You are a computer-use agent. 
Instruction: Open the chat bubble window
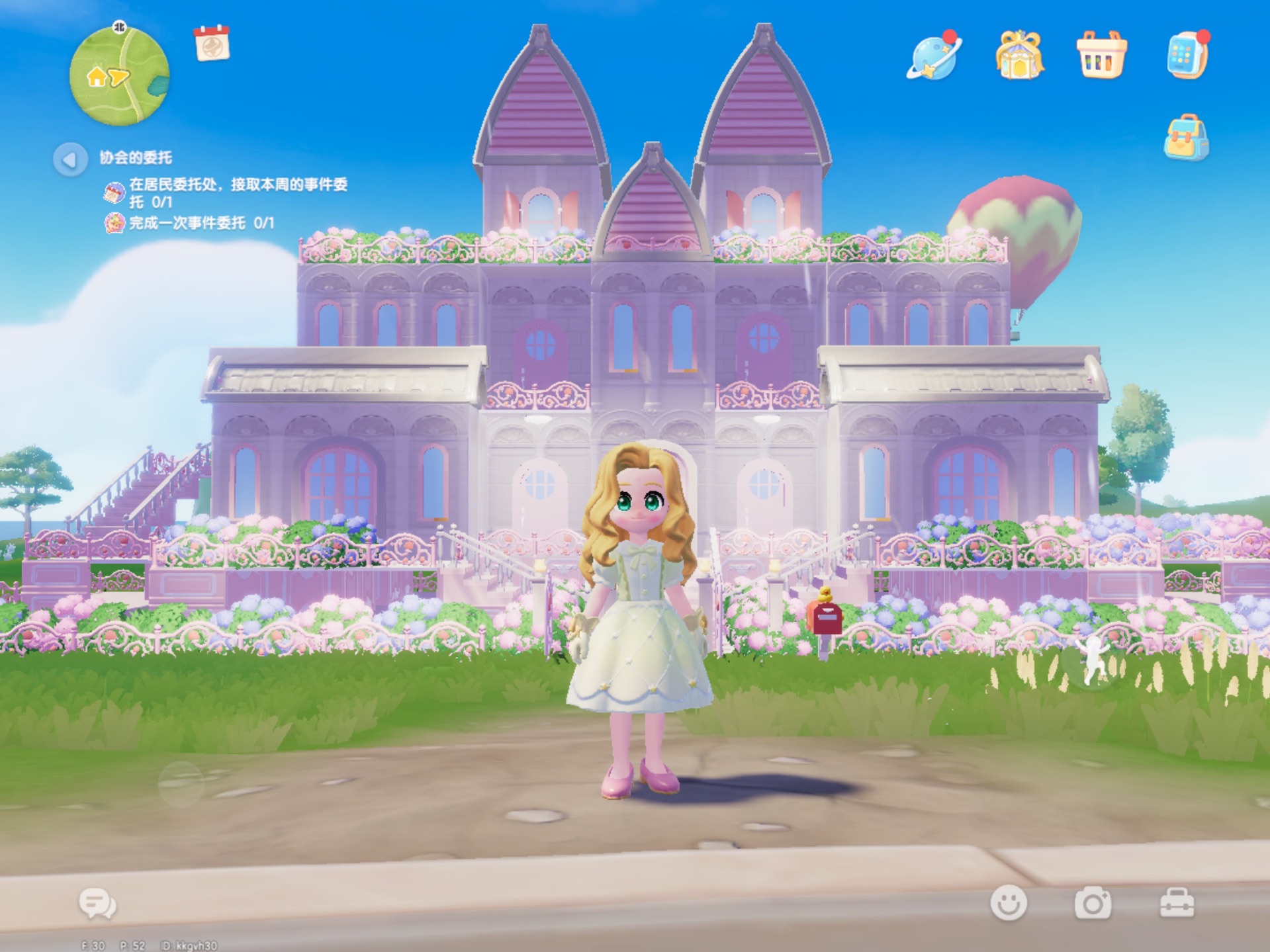click(97, 904)
